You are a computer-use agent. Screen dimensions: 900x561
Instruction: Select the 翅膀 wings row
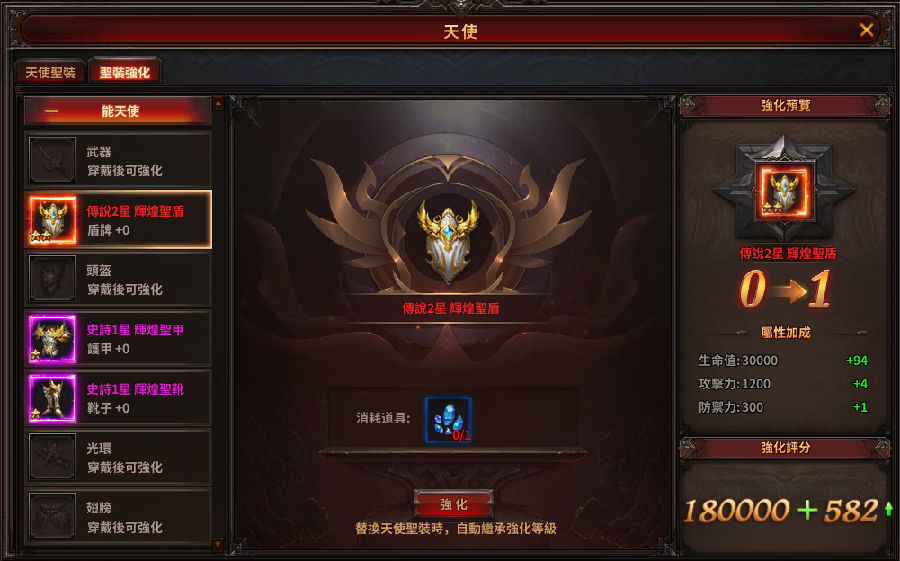point(118,516)
